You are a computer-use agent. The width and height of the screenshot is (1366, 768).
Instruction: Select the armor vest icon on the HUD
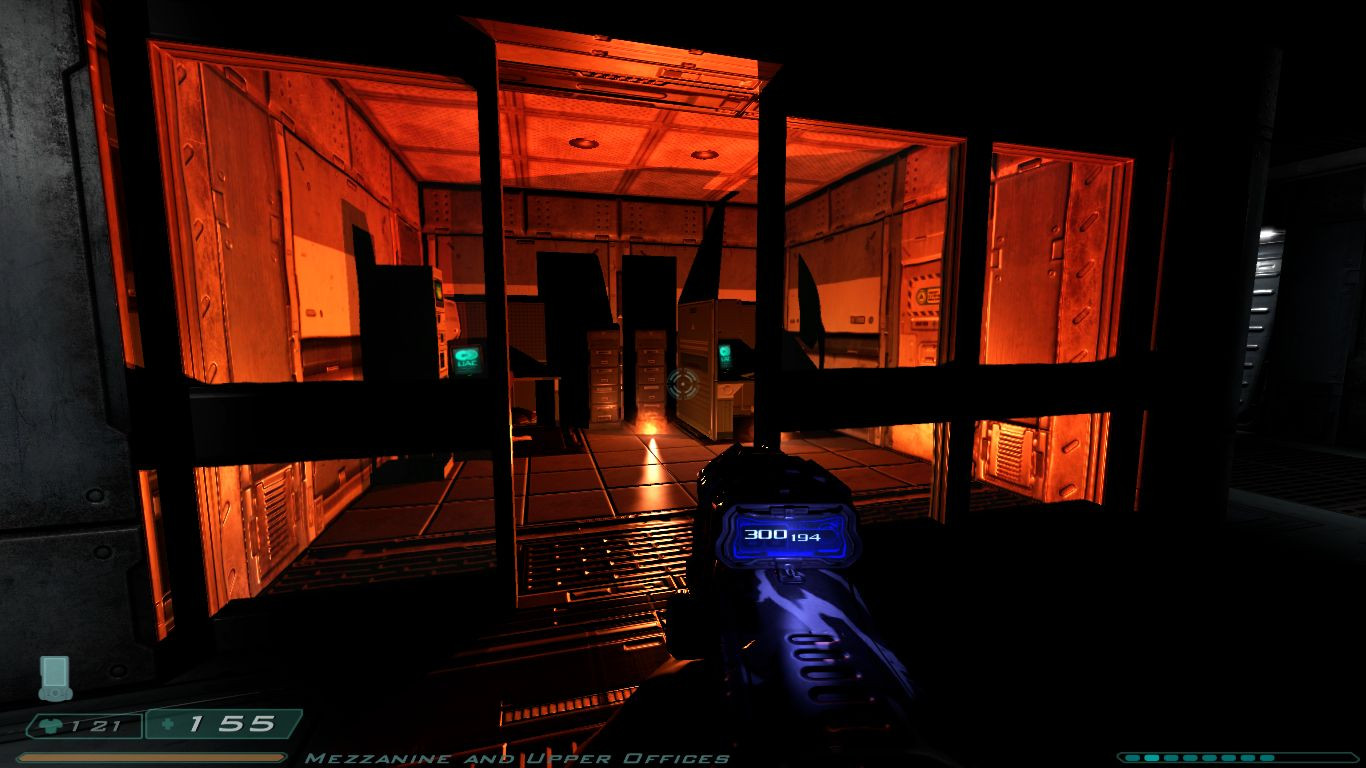tap(50, 726)
